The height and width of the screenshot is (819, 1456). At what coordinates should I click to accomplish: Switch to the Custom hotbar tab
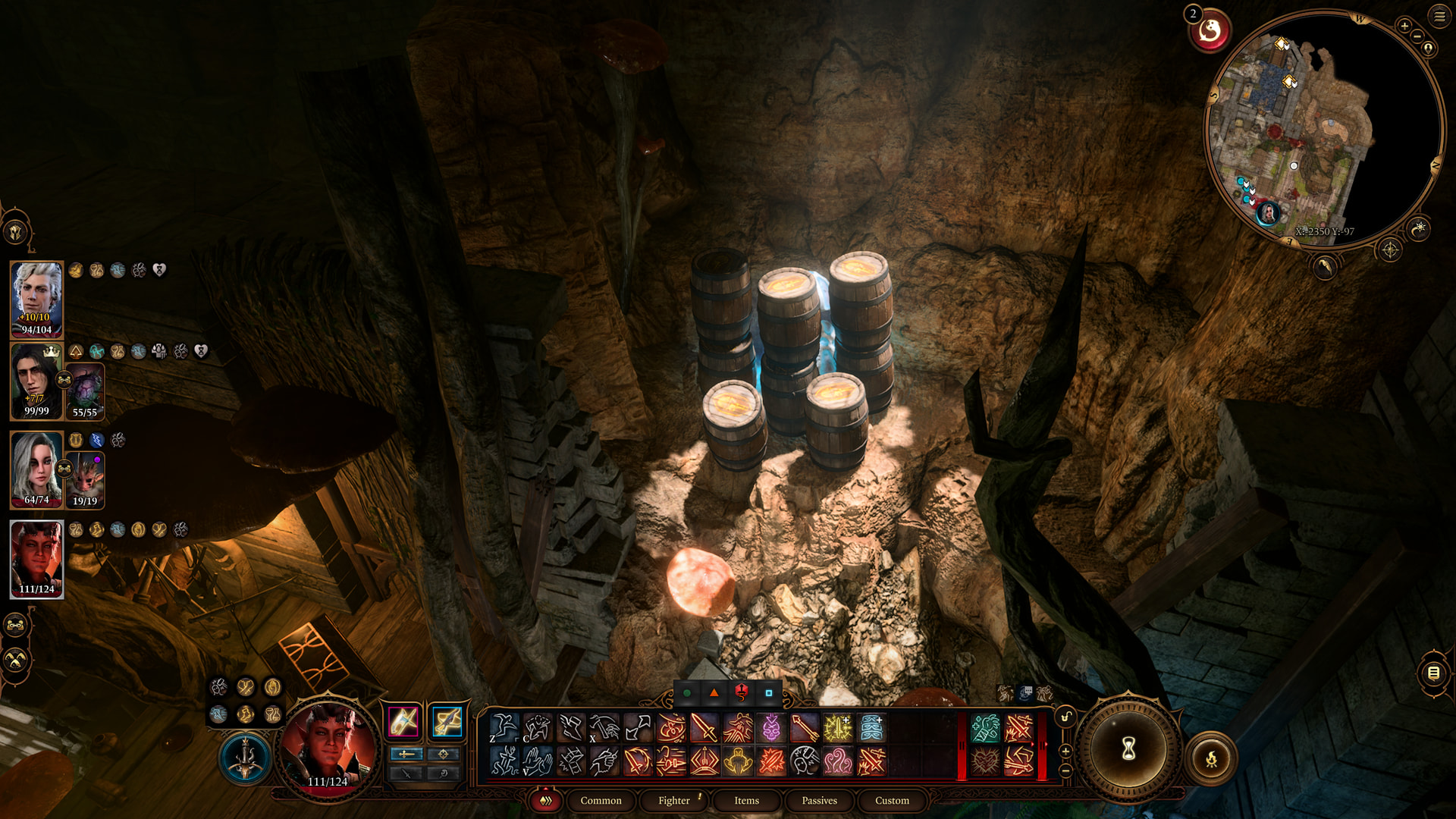pyautogui.click(x=892, y=800)
